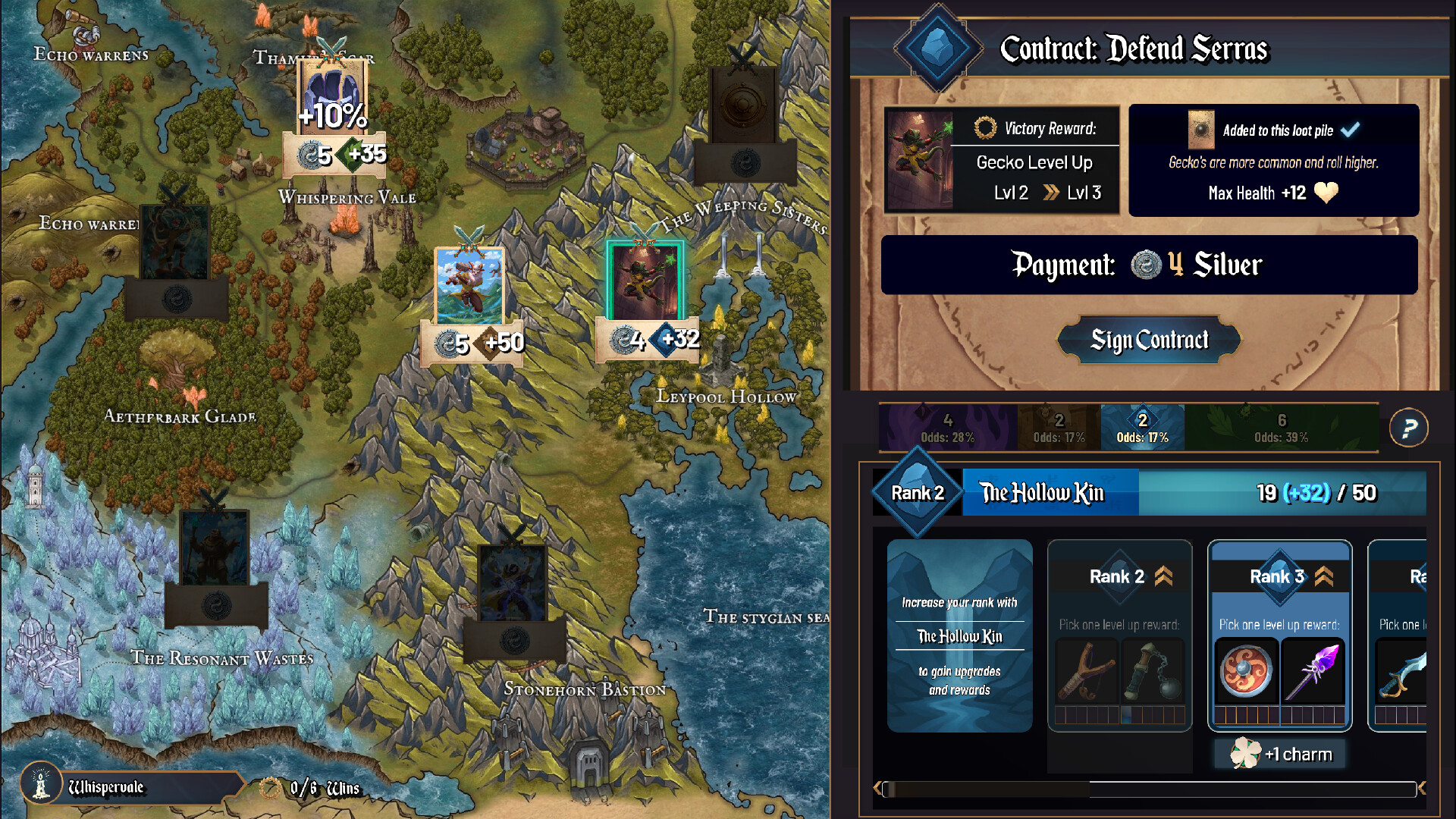This screenshot has height=819, width=1456.
Task: Pick the purple faction odds 28% tab
Action: [947, 428]
